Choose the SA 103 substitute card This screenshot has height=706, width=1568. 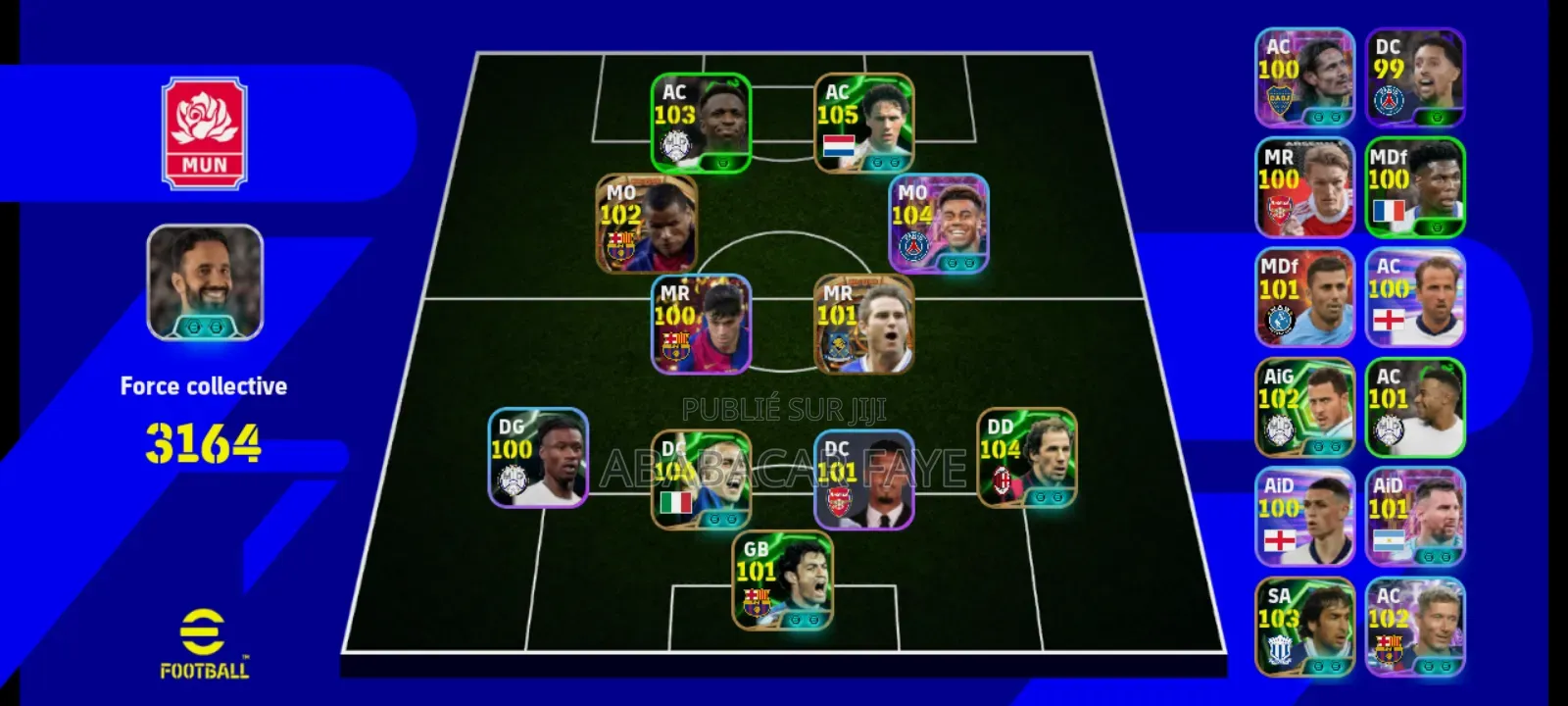coord(1304,627)
